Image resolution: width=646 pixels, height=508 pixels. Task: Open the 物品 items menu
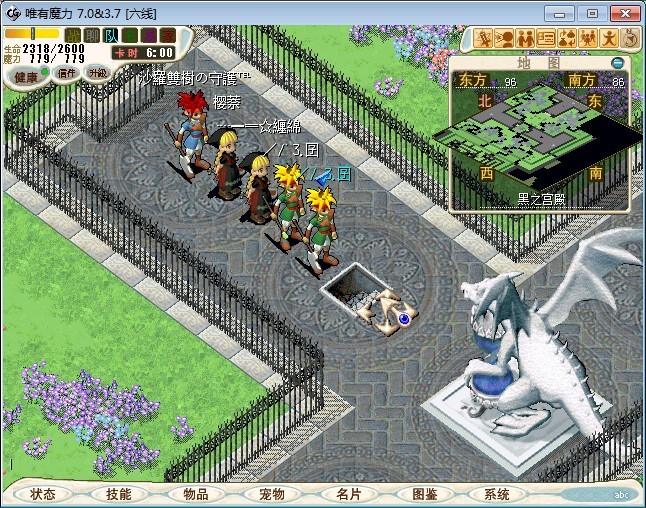195,494
